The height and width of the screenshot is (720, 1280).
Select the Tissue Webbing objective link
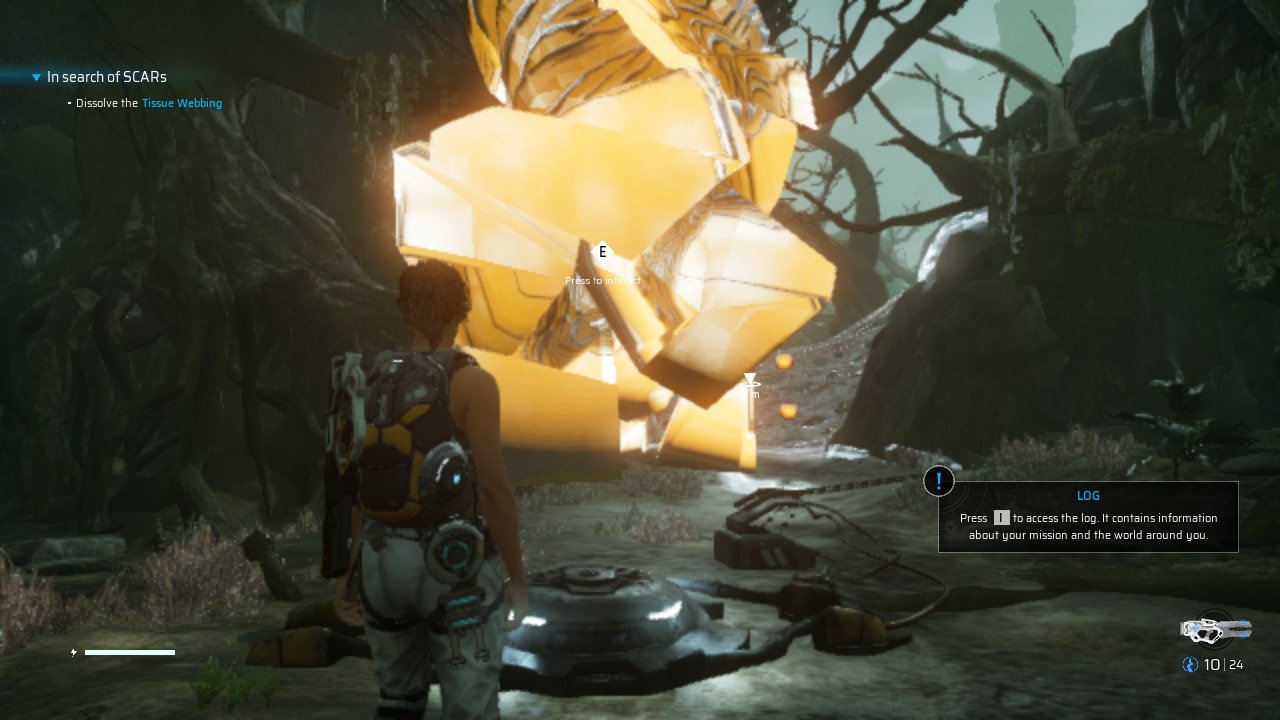point(181,103)
